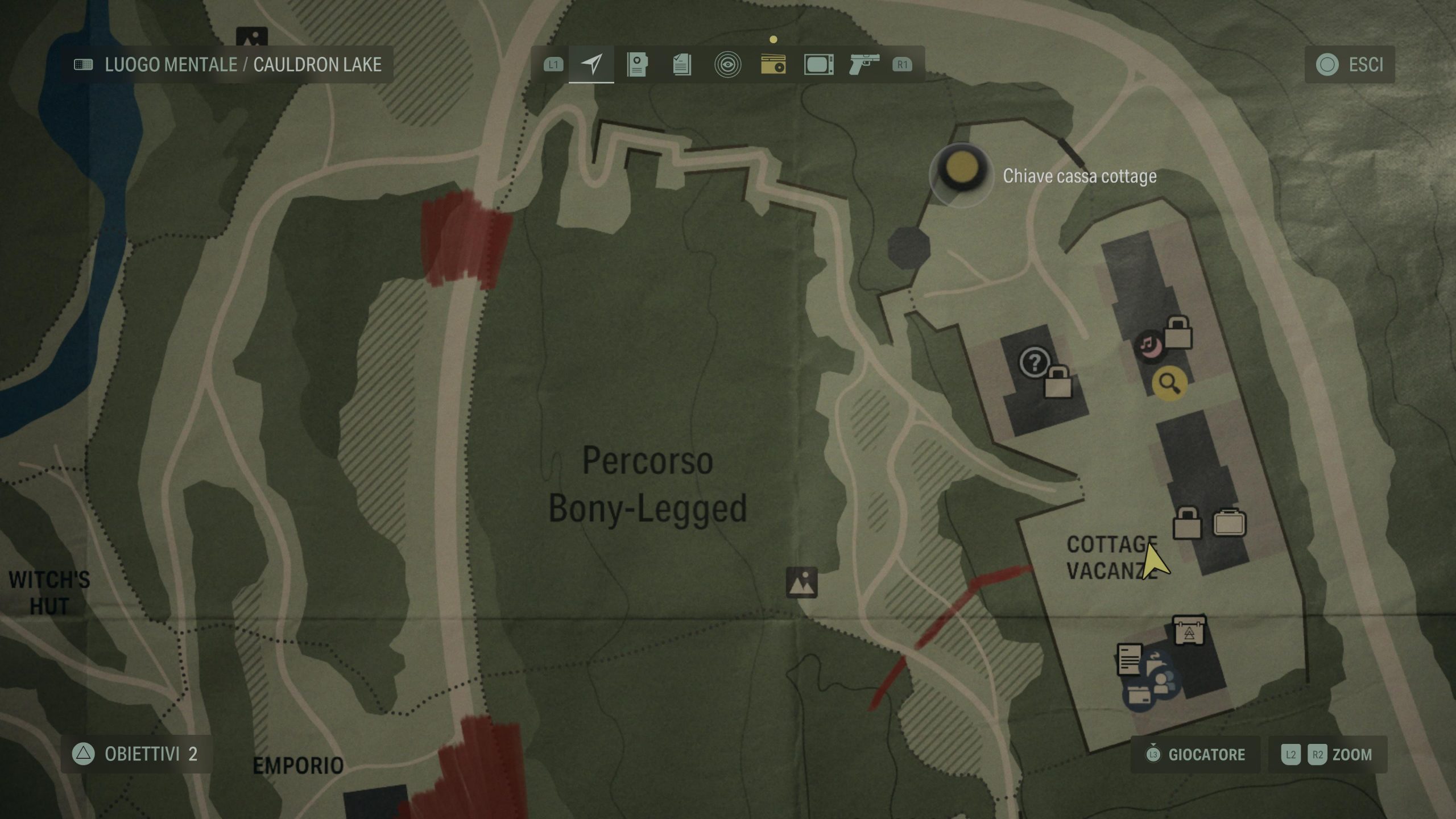Select the briefcase map marker
Screen dimensions: 1456x819
click(1230, 523)
